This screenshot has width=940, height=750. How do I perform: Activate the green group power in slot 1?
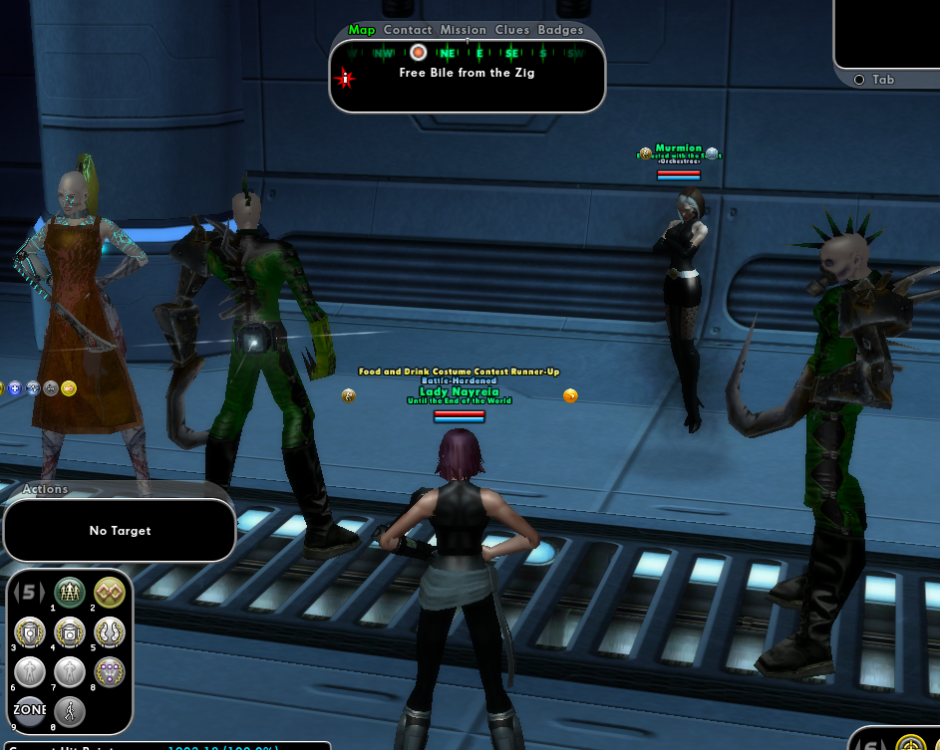(x=70, y=593)
